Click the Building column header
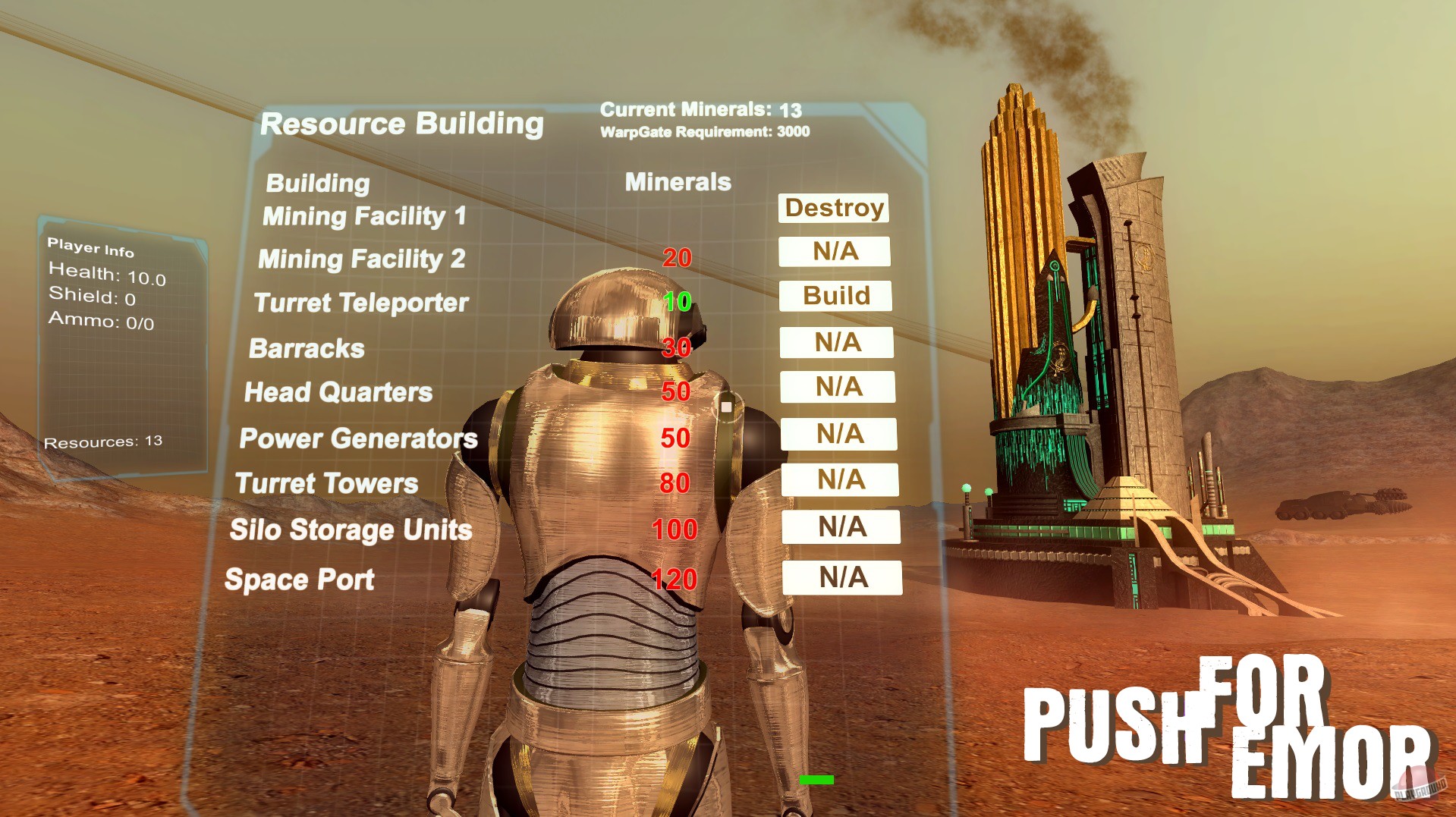This screenshot has height=817, width=1456. pyautogui.click(x=317, y=183)
